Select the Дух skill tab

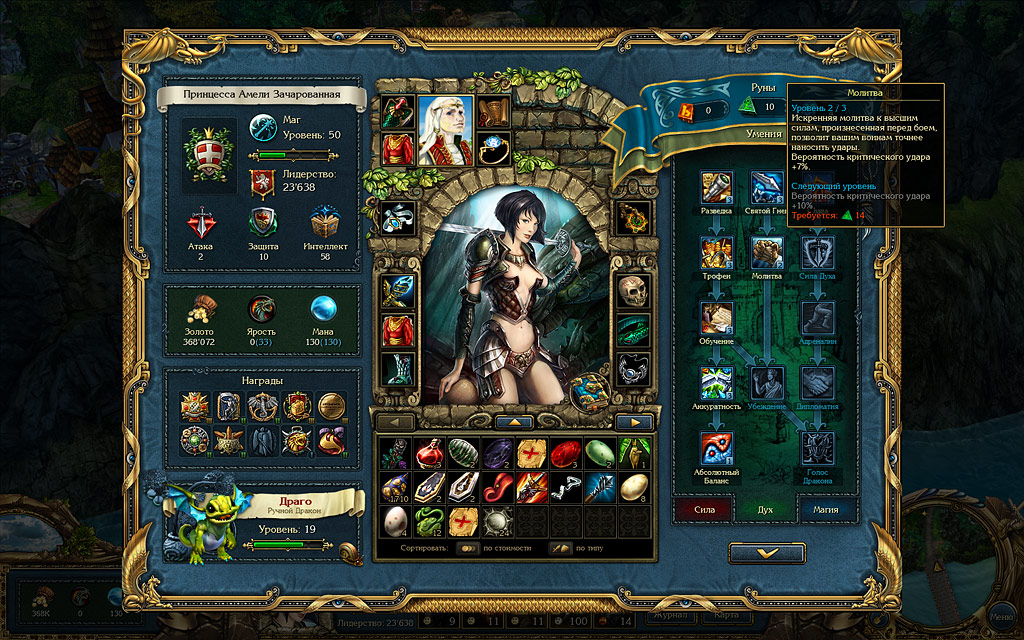click(765, 509)
